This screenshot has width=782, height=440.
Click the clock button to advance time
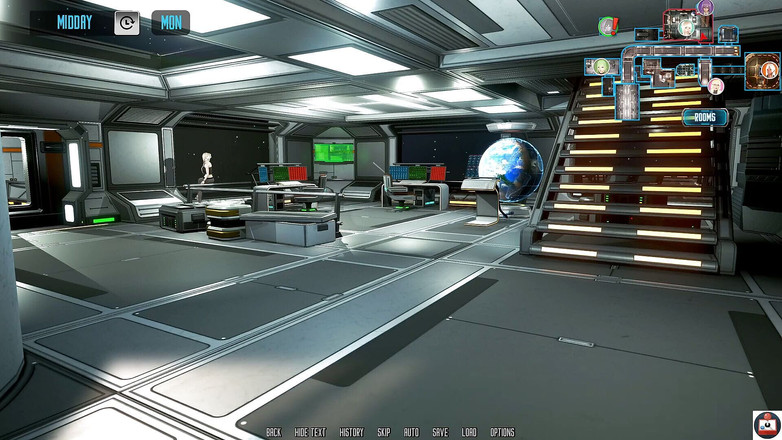point(127,22)
